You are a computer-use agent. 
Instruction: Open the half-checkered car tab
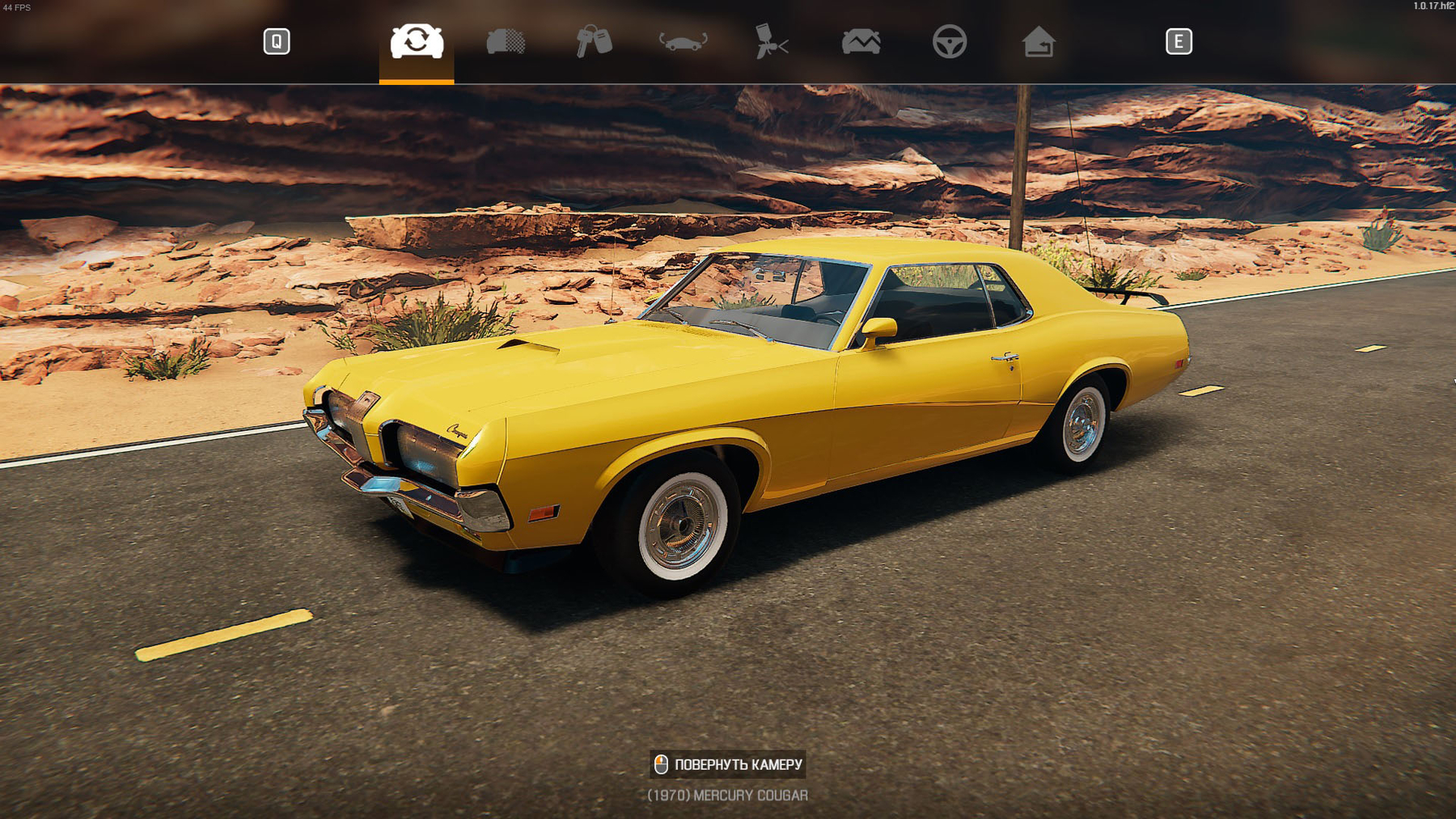(506, 41)
